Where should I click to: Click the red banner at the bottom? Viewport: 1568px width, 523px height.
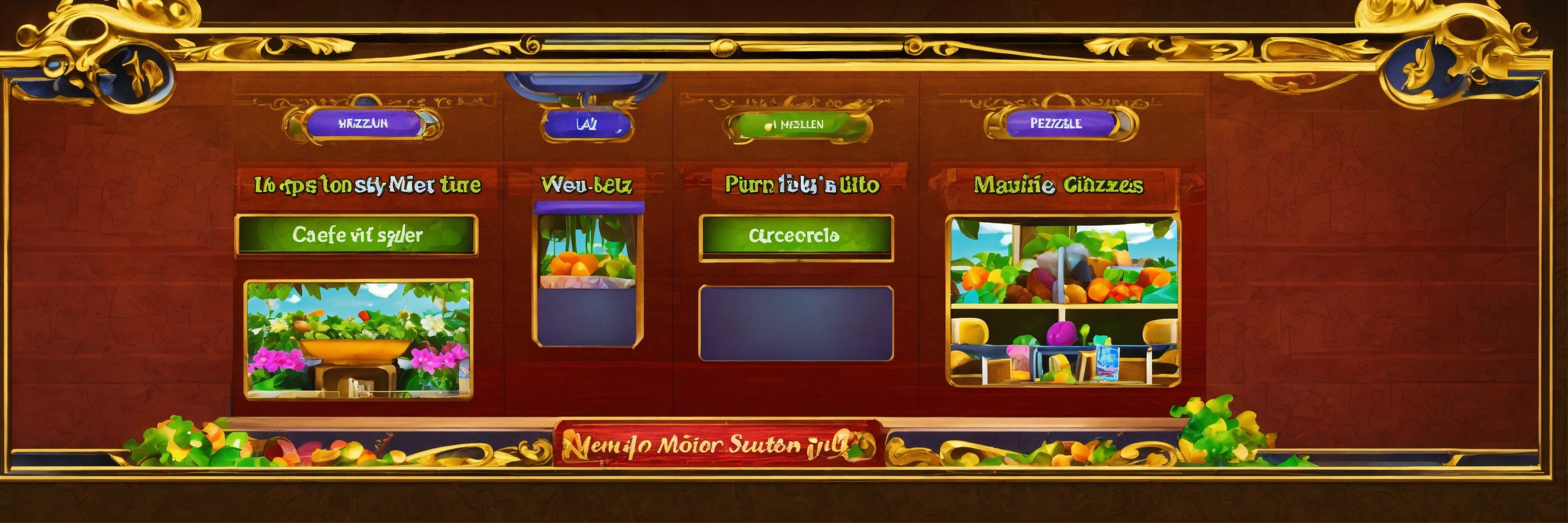click(717, 445)
